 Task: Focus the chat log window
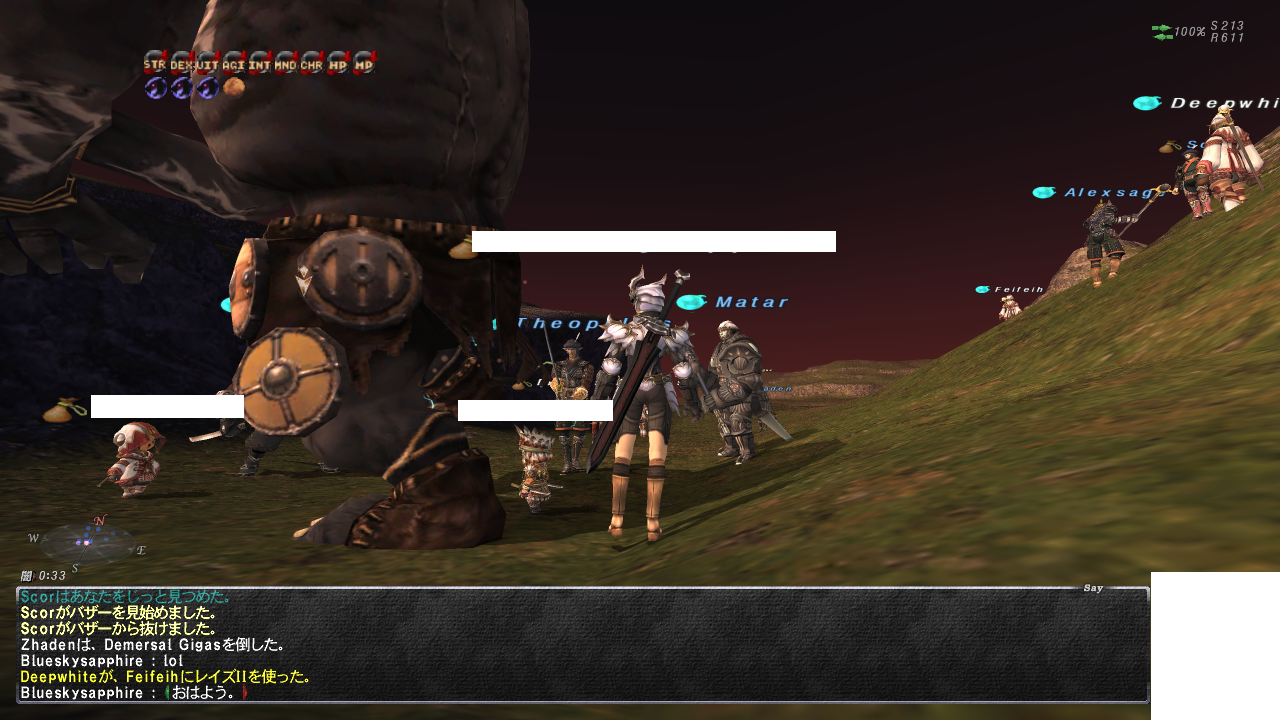coord(582,645)
